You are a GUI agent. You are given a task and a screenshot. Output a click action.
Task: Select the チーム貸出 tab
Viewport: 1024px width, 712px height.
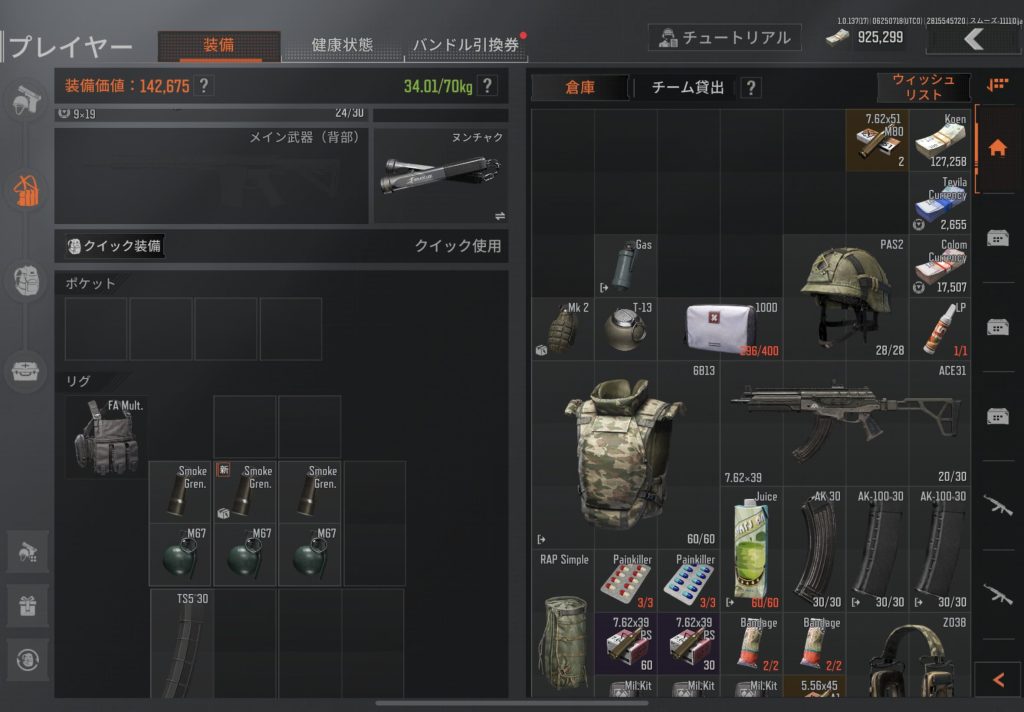[x=688, y=88]
